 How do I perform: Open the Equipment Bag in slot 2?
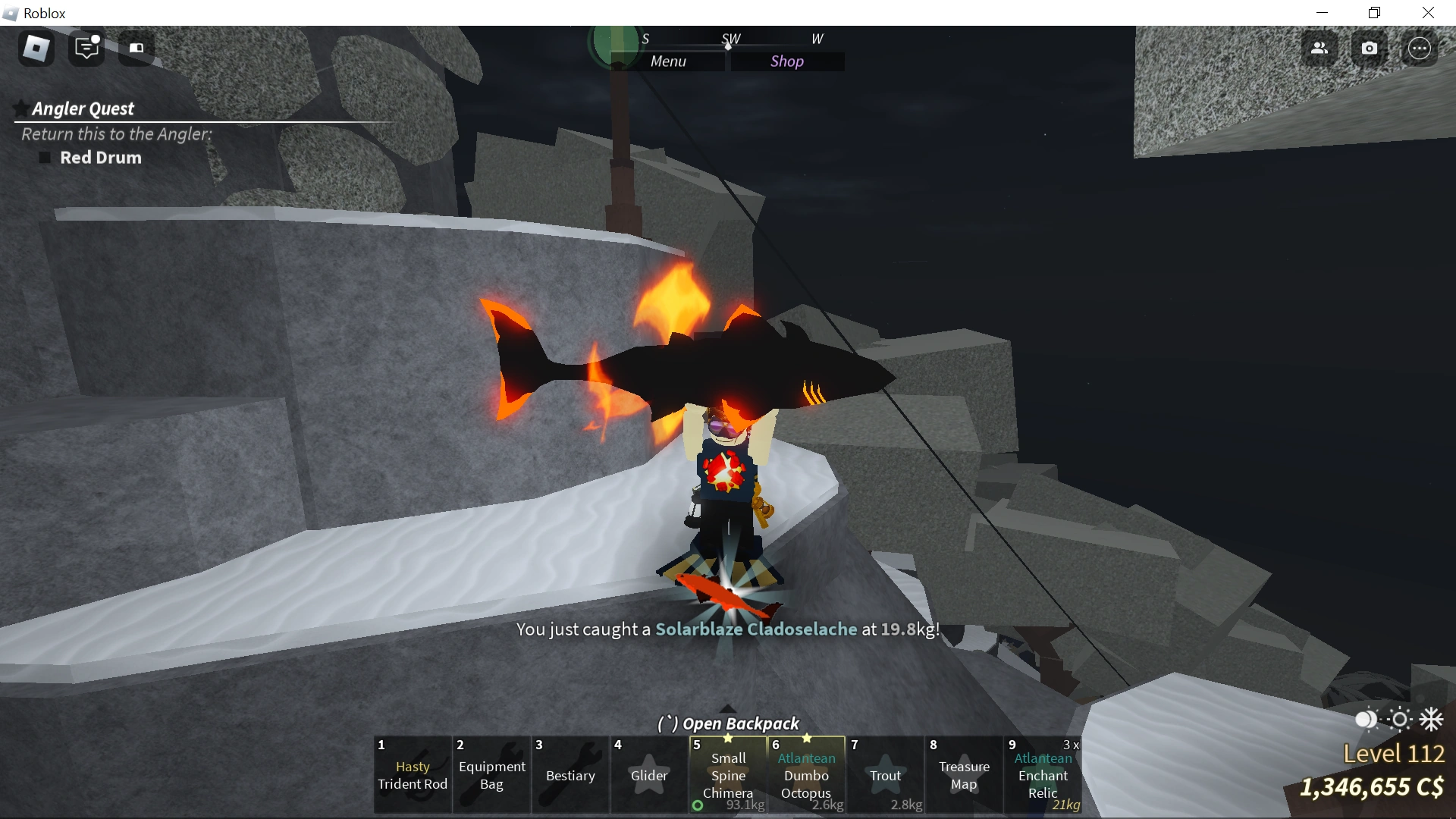click(x=491, y=775)
